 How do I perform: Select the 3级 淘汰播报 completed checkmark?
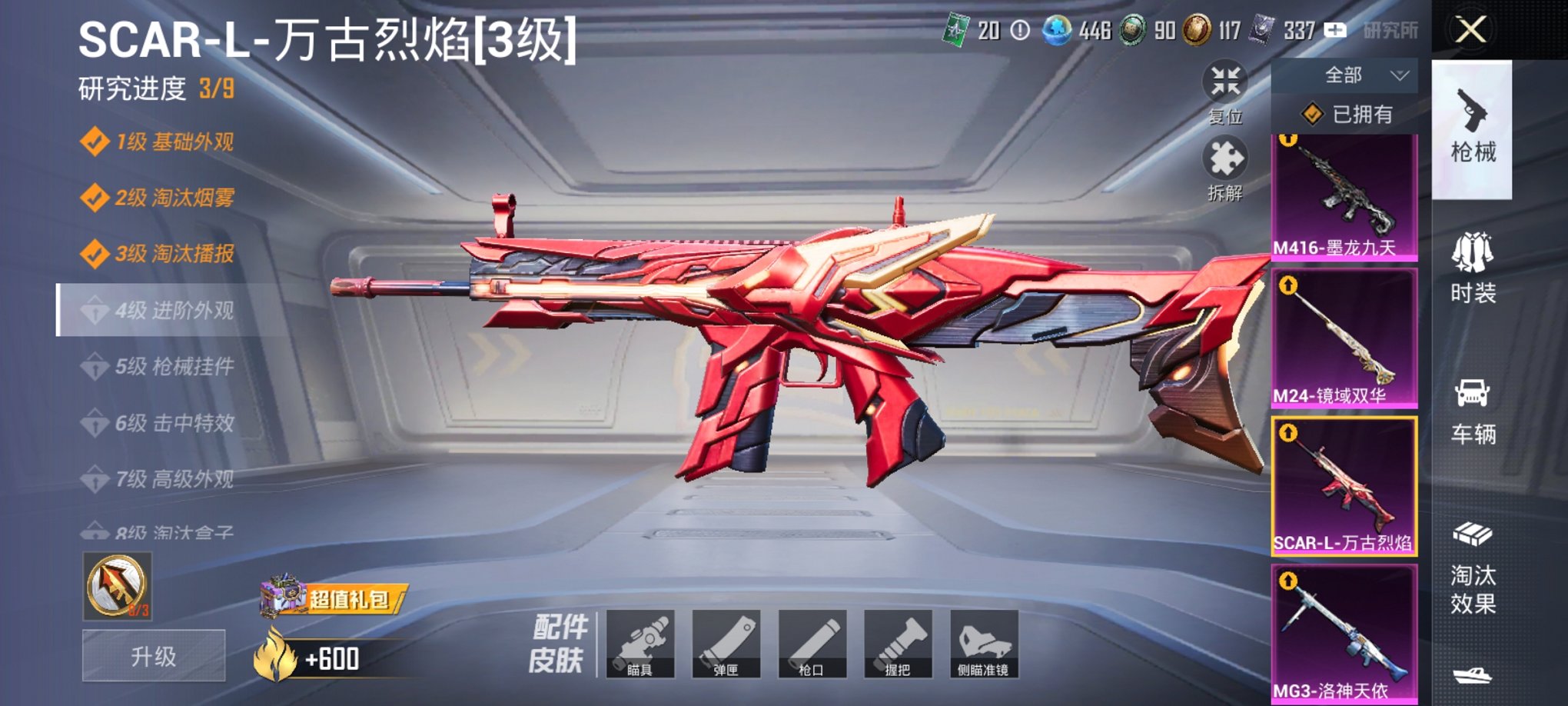tap(97, 251)
